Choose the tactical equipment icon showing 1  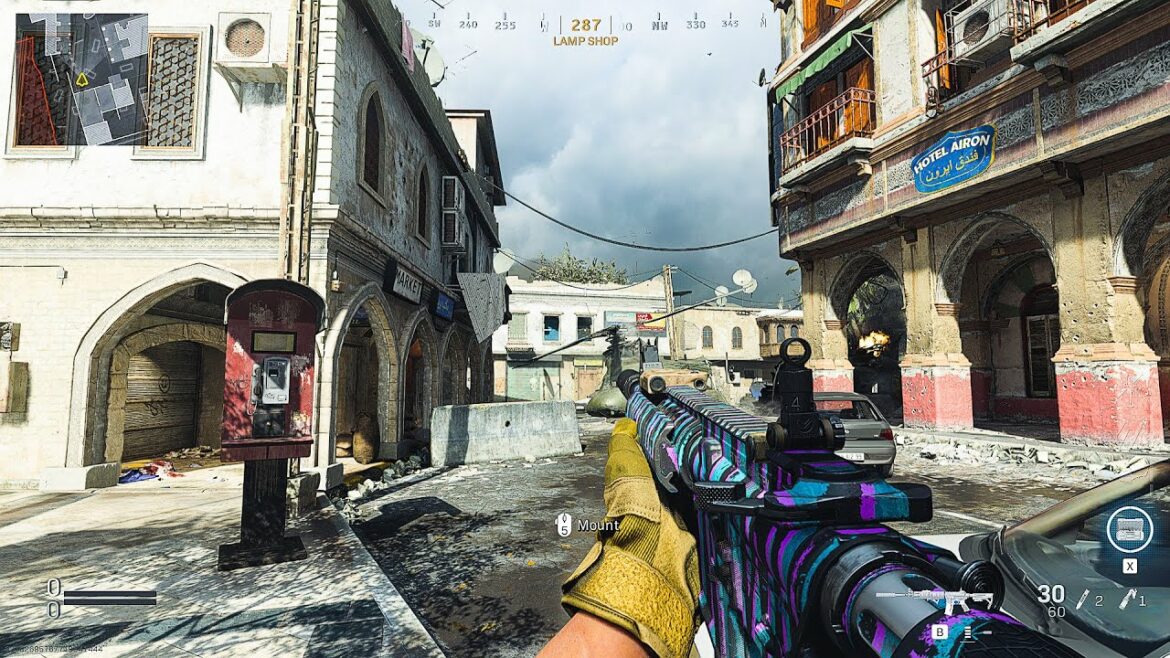click(1129, 598)
